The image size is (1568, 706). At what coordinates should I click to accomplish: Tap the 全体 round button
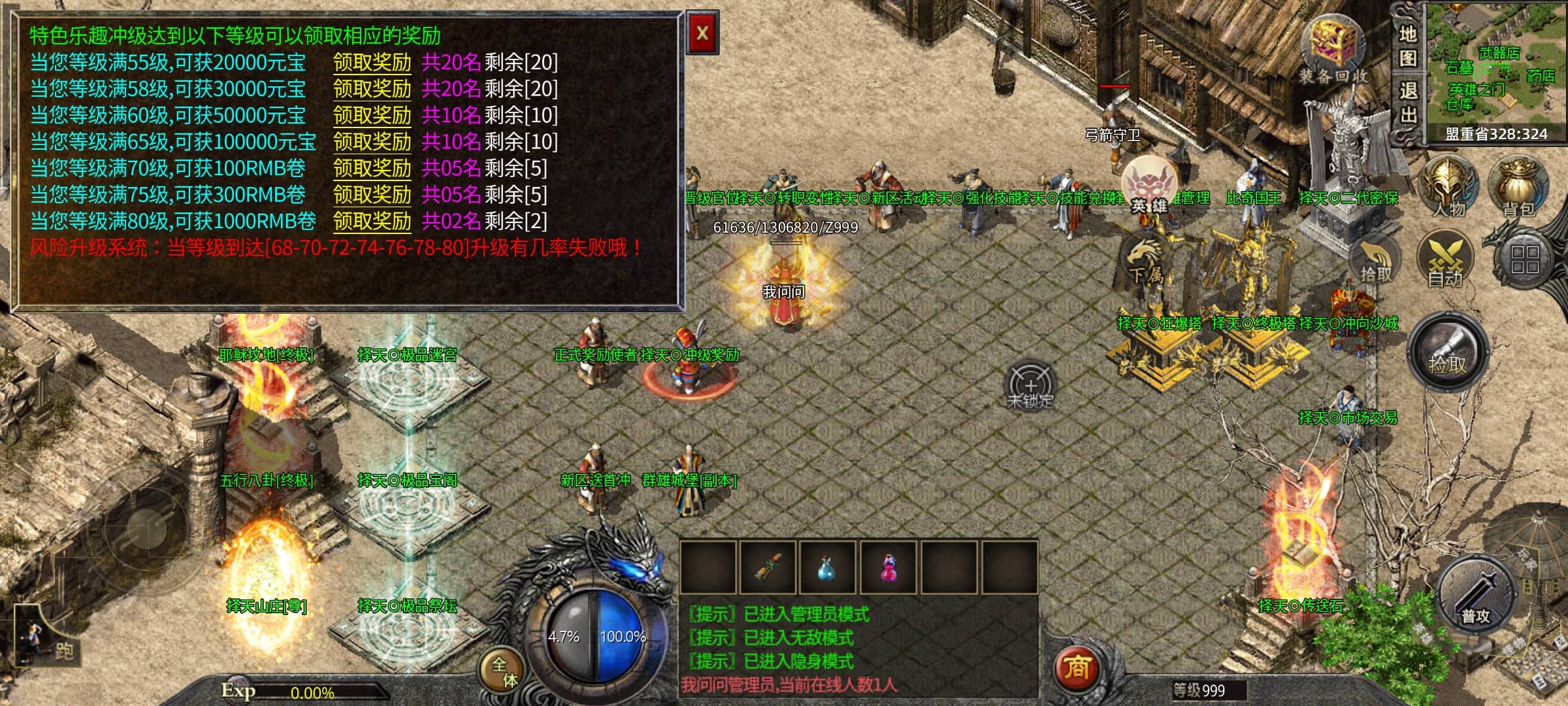(504, 672)
